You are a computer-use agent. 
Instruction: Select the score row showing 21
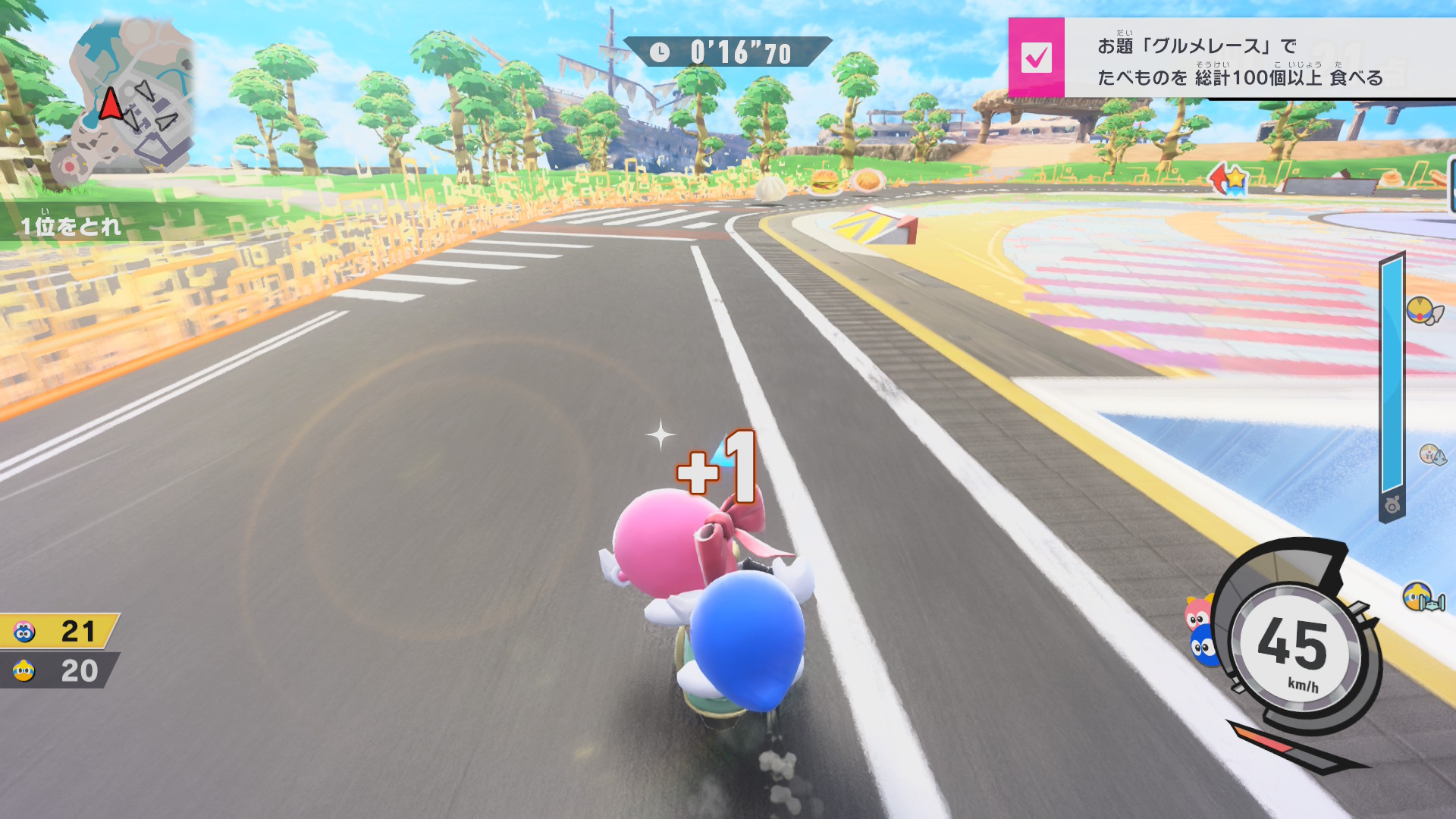(59, 631)
